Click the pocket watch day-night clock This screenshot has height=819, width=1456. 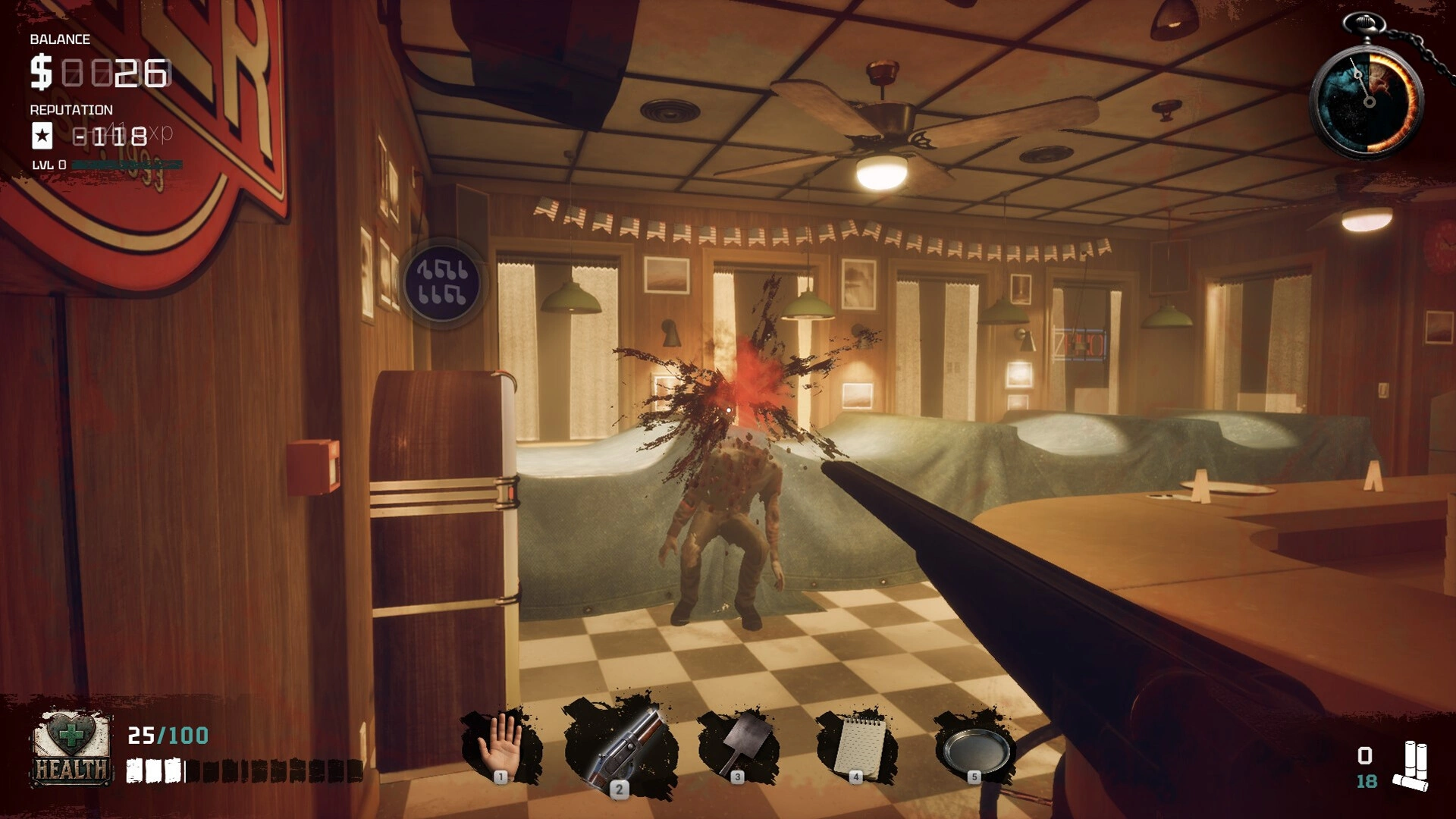coord(1368,99)
